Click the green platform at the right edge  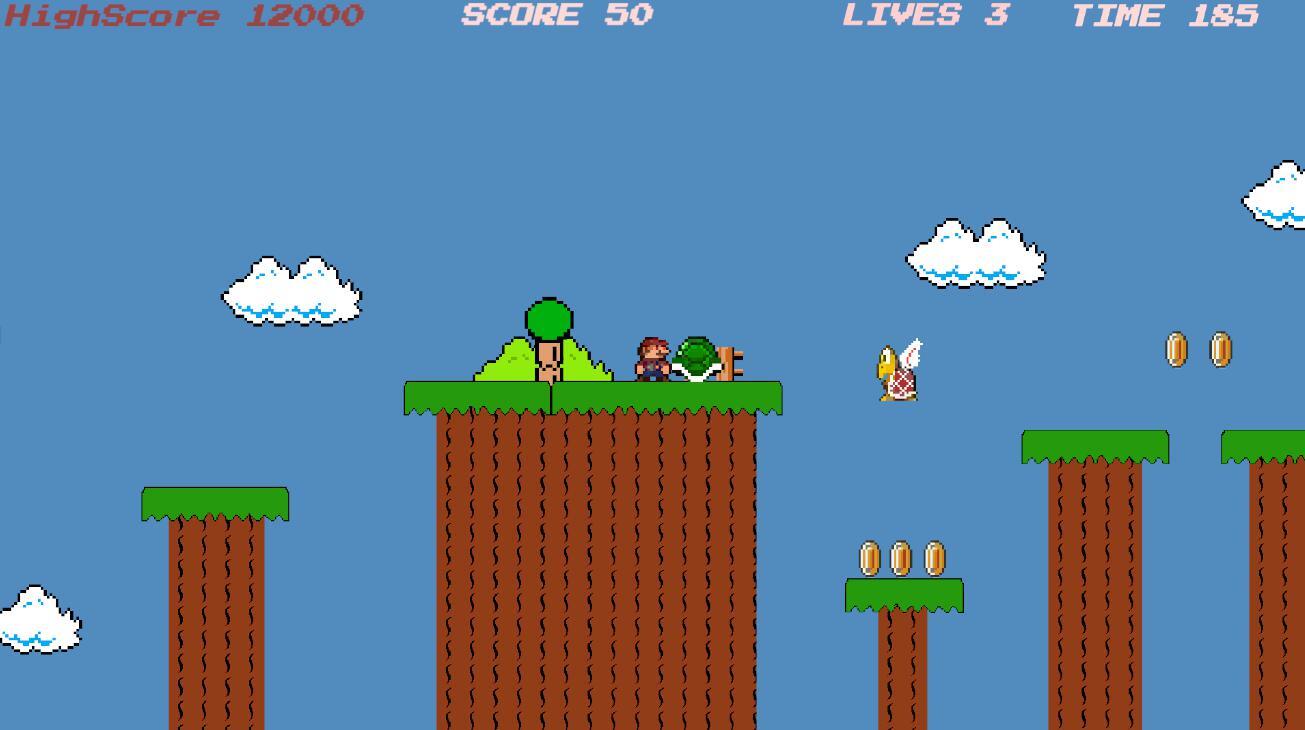tap(1265, 445)
